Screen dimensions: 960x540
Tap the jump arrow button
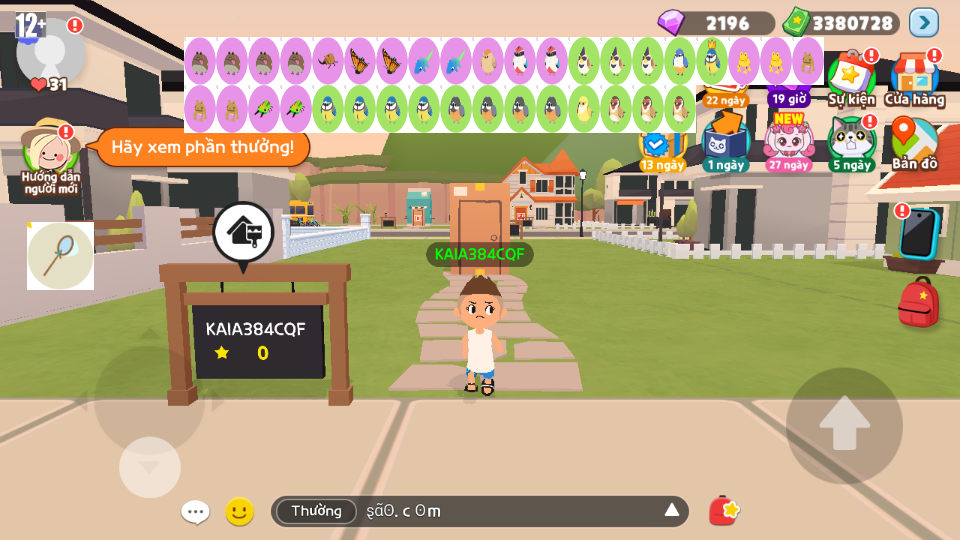[x=844, y=426]
